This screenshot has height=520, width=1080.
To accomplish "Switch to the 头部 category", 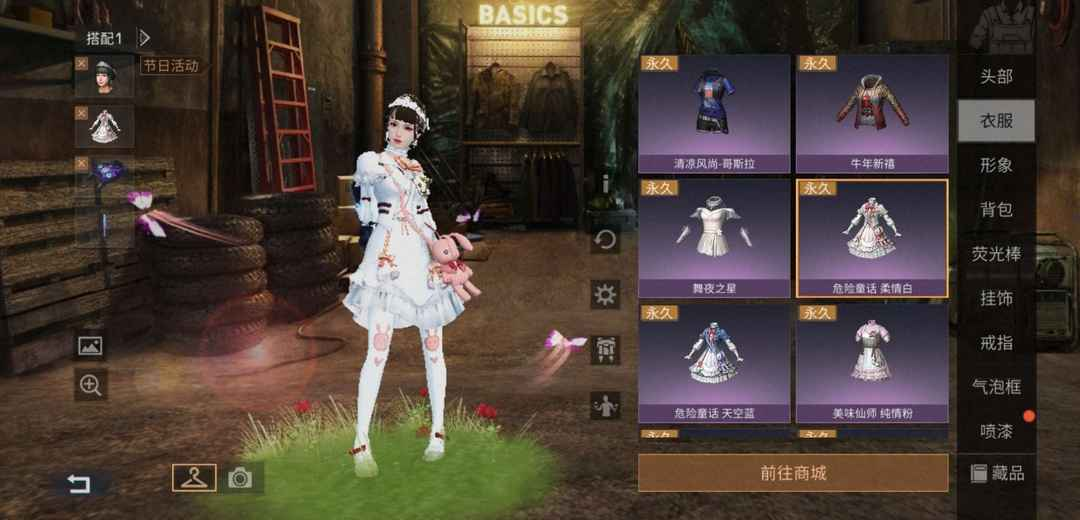I will point(996,77).
